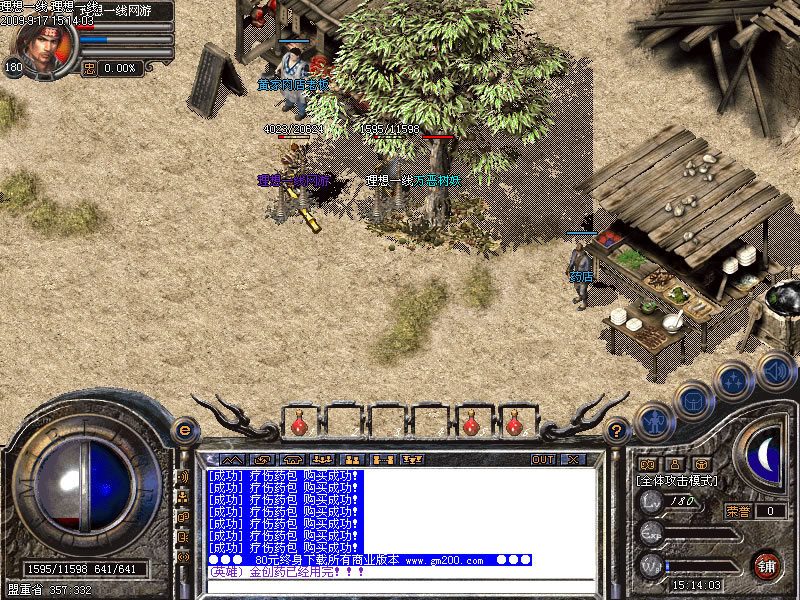Click the 忠 loyalty icon
Image resolution: width=800 pixels, height=600 pixels.
pos(89,68)
